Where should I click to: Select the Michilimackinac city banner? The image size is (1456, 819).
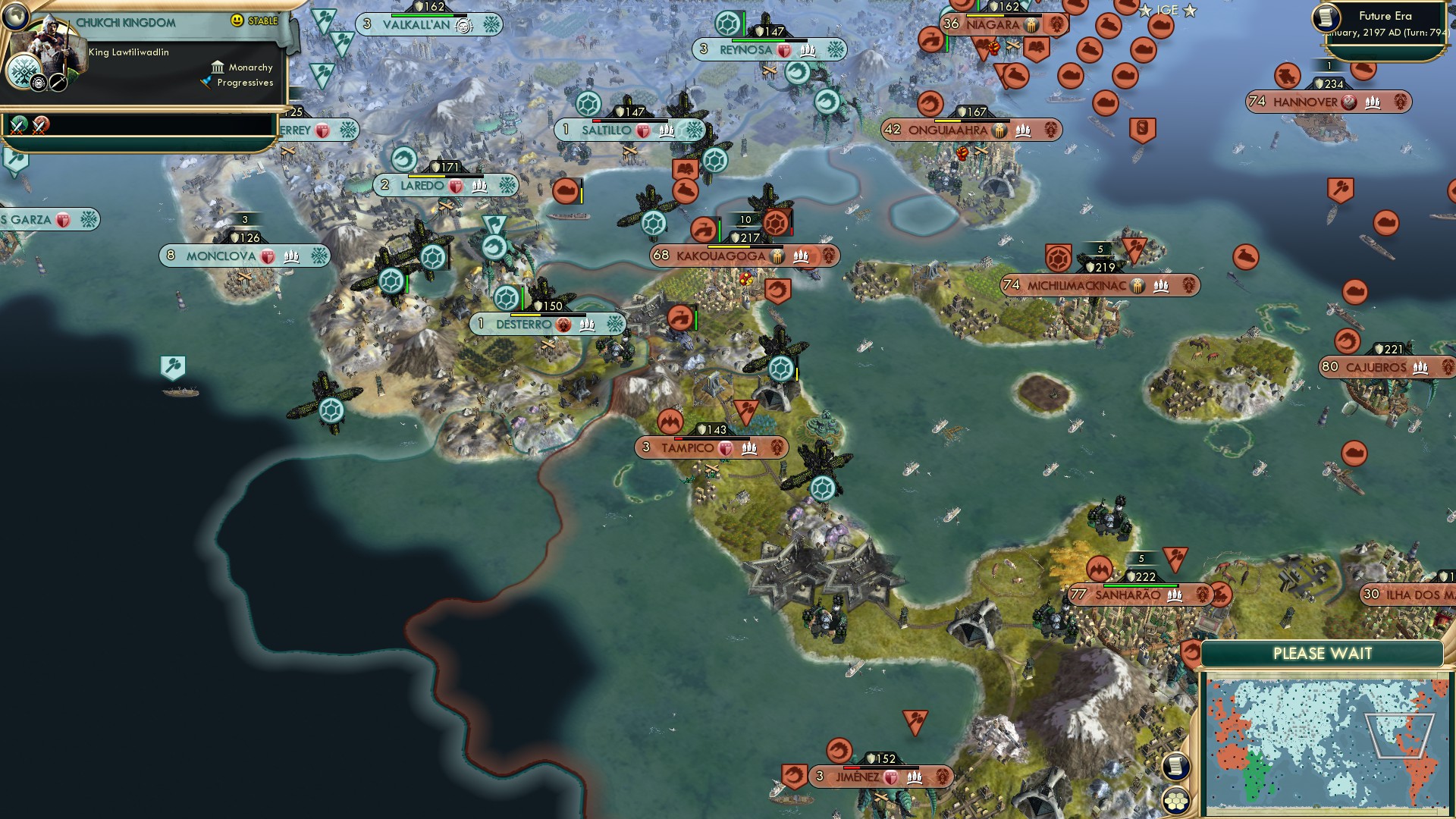(1077, 285)
